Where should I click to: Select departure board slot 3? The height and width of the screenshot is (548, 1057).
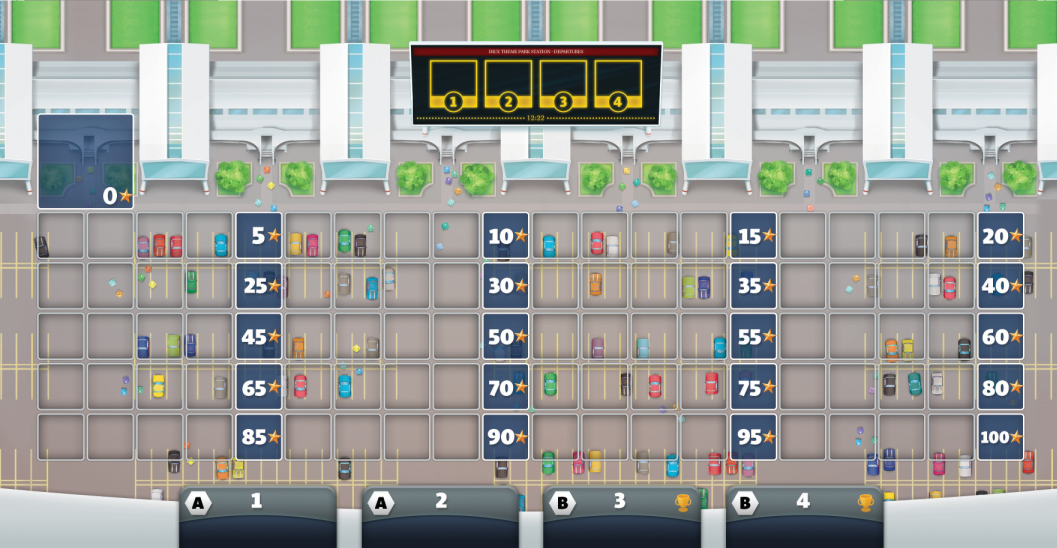[563, 83]
